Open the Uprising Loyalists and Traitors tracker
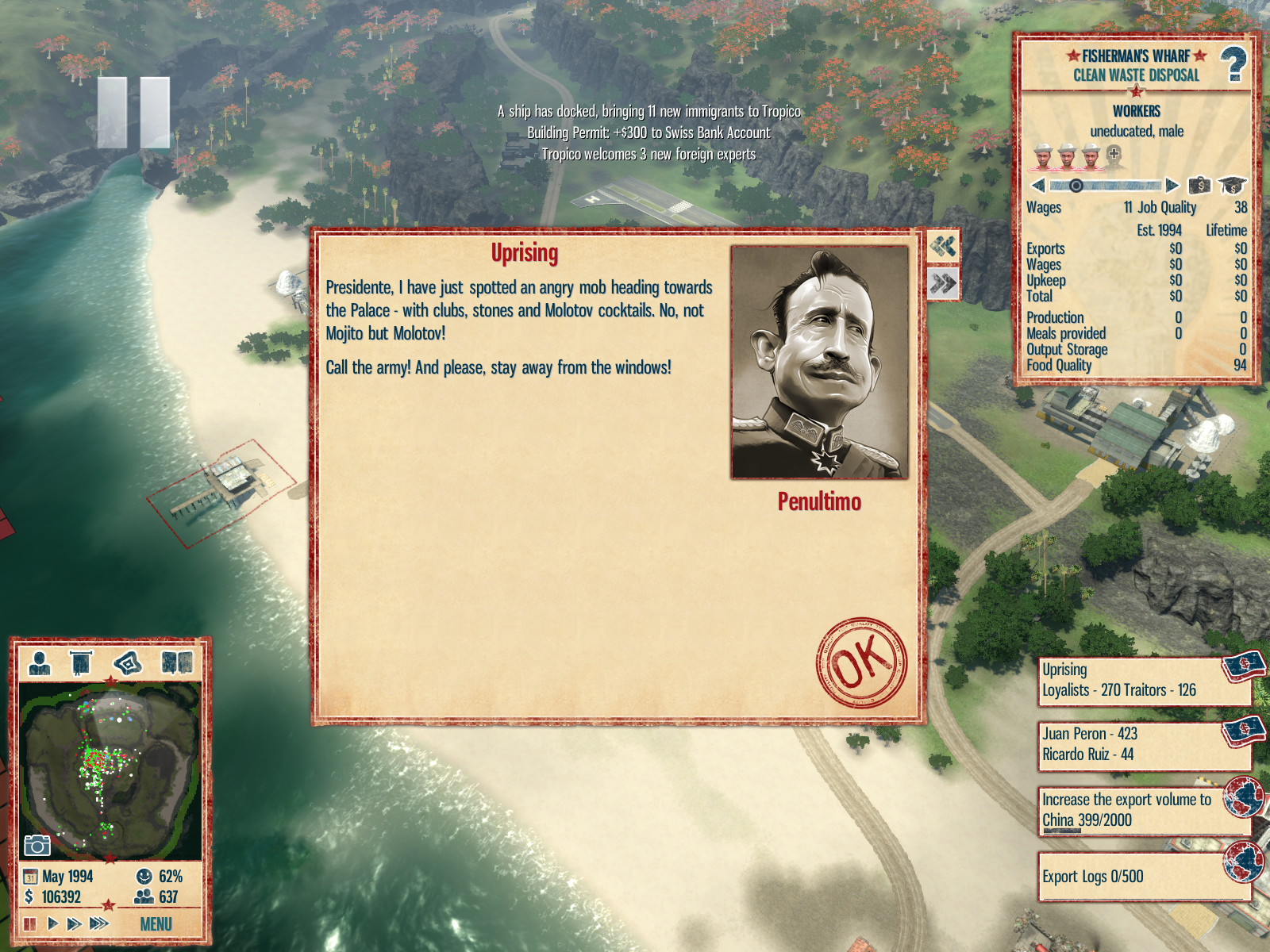1270x952 pixels. pyautogui.click(x=1143, y=681)
